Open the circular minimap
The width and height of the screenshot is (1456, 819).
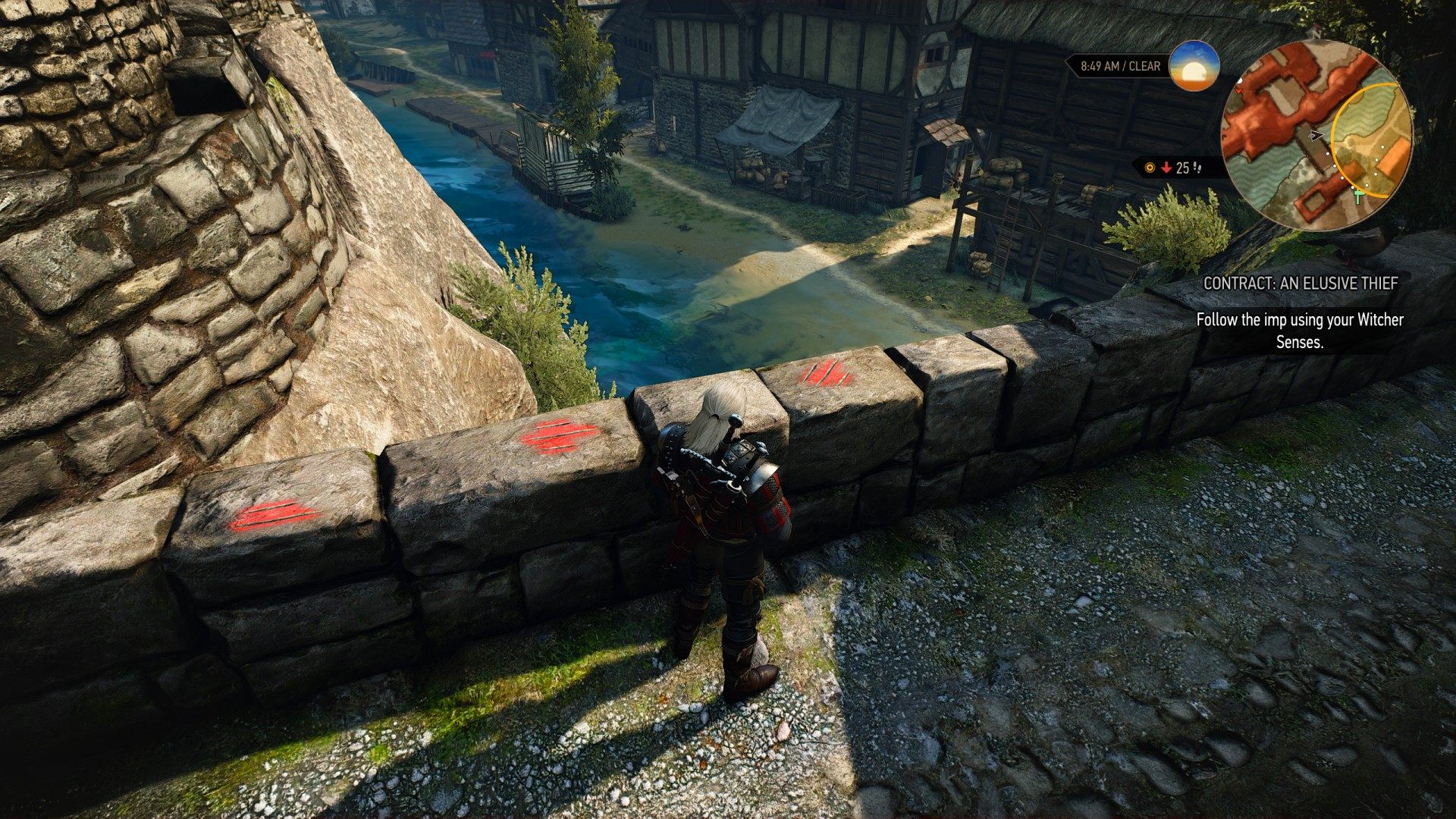[1316, 136]
